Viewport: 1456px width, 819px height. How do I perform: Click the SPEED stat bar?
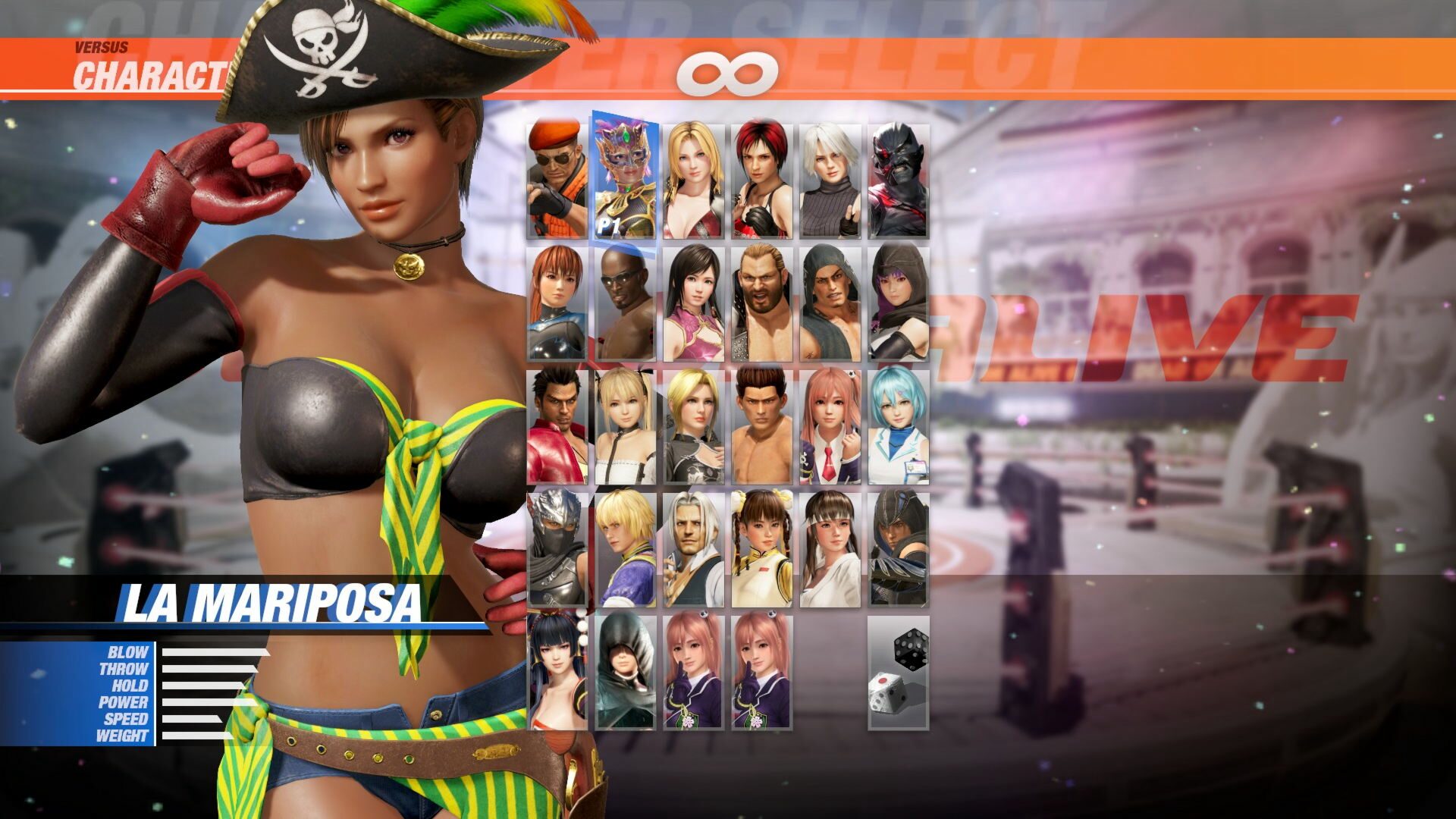pos(193,720)
